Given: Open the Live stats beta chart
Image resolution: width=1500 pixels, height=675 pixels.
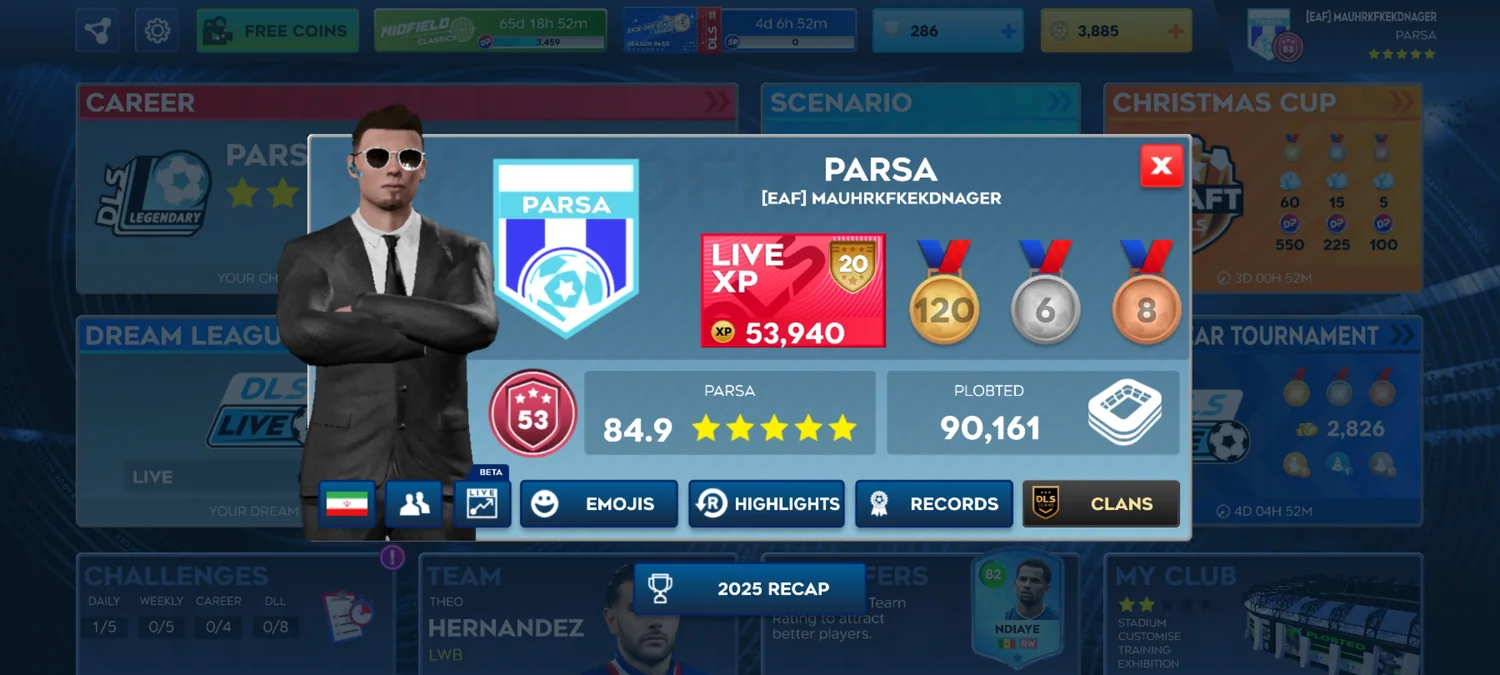Looking at the screenshot, I should click(482, 503).
